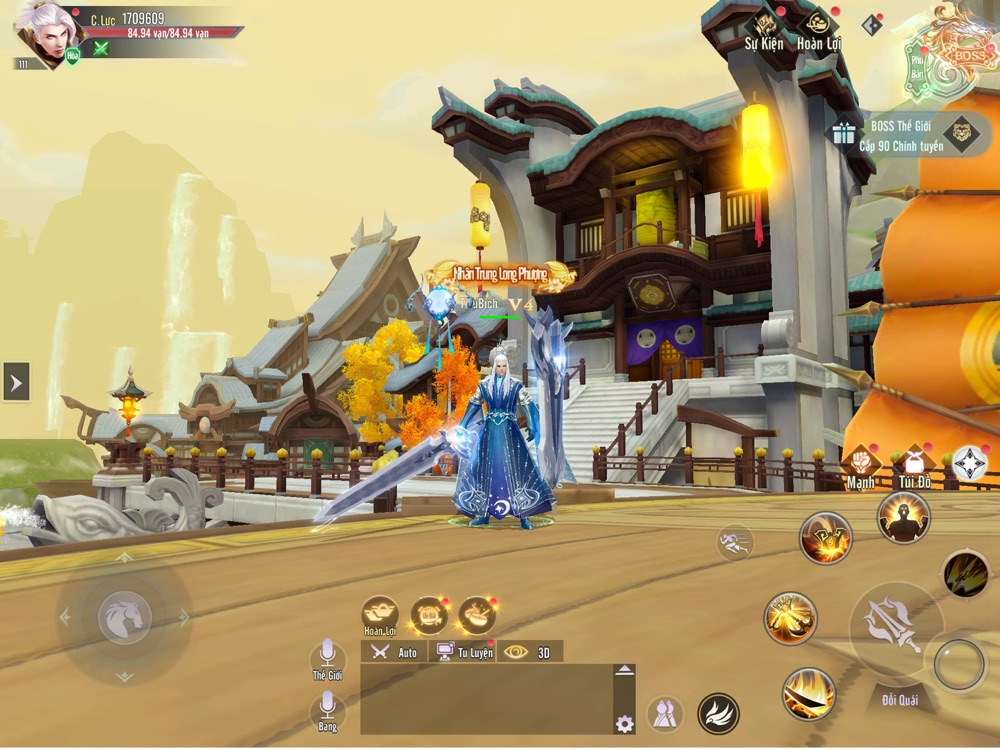Open the Hoàn Lợi icon in the top bar
Viewport: 1000px width, 750px height.
[819, 29]
